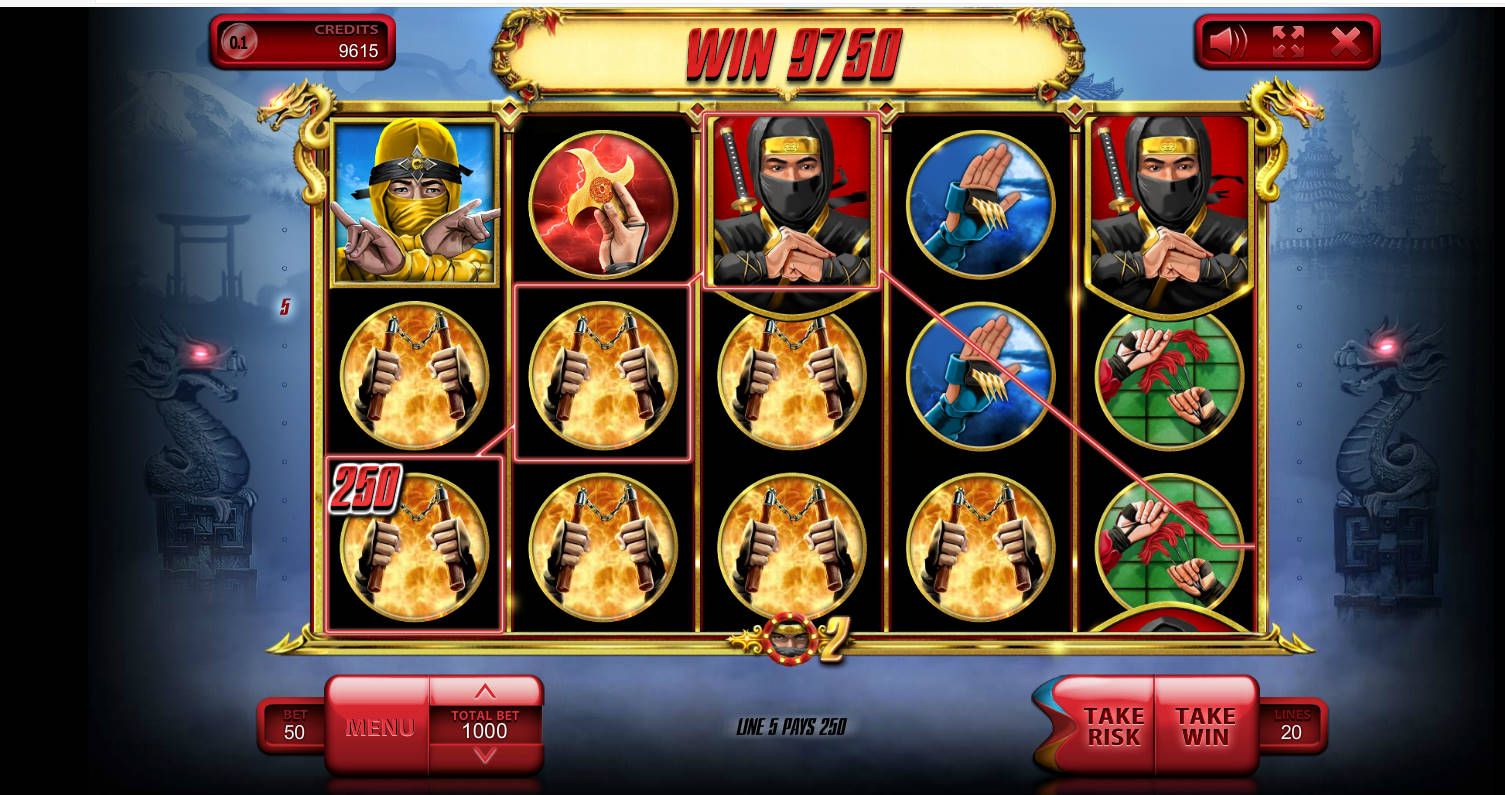1505x795 pixels.
Task: Adjust the Lines 20 setting
Action: click(1292, 726)
